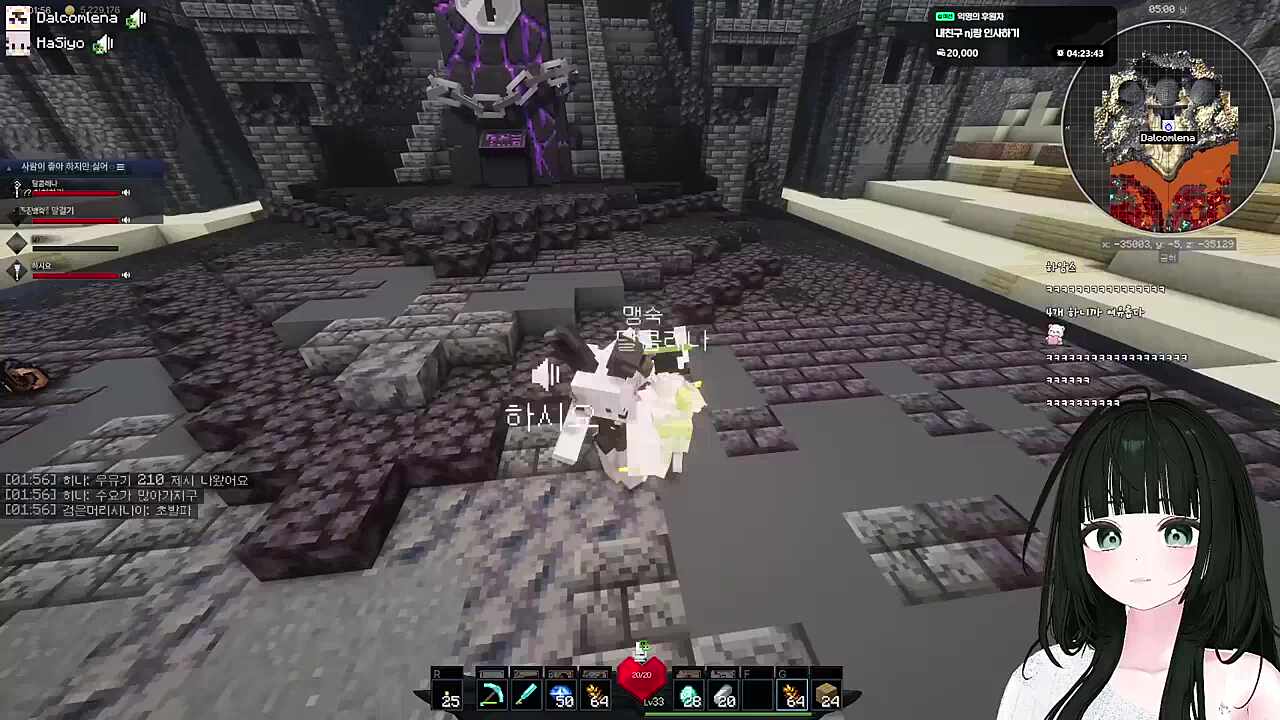Screen dimensions: 1280x720
Task: Choose the highlighted wheat slot labeled G
Action: click(x=794, y=693)
